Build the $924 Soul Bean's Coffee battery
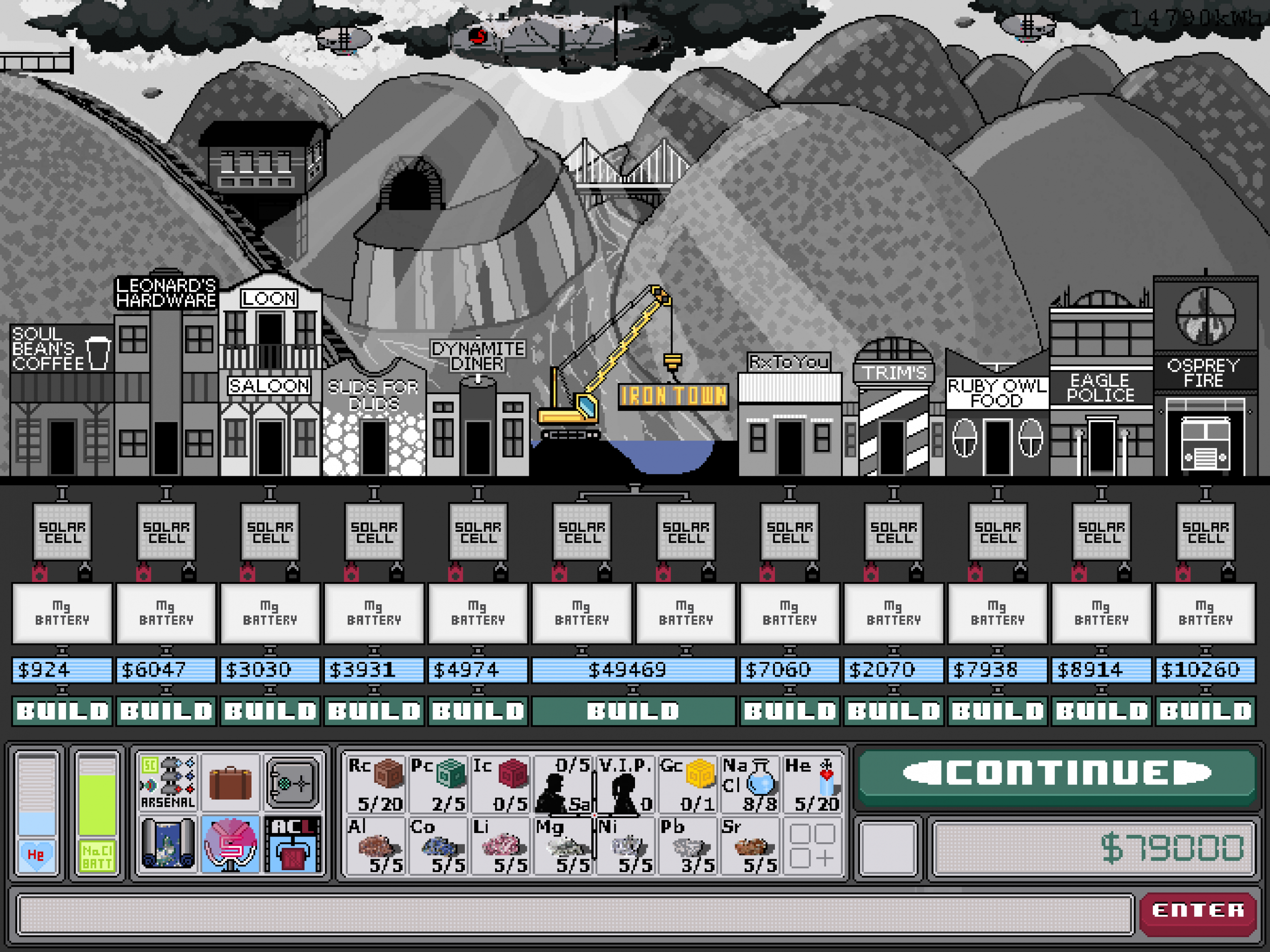Image resolution: width=1270 pixels, height=952 pixels. click(x=62, y=711)
